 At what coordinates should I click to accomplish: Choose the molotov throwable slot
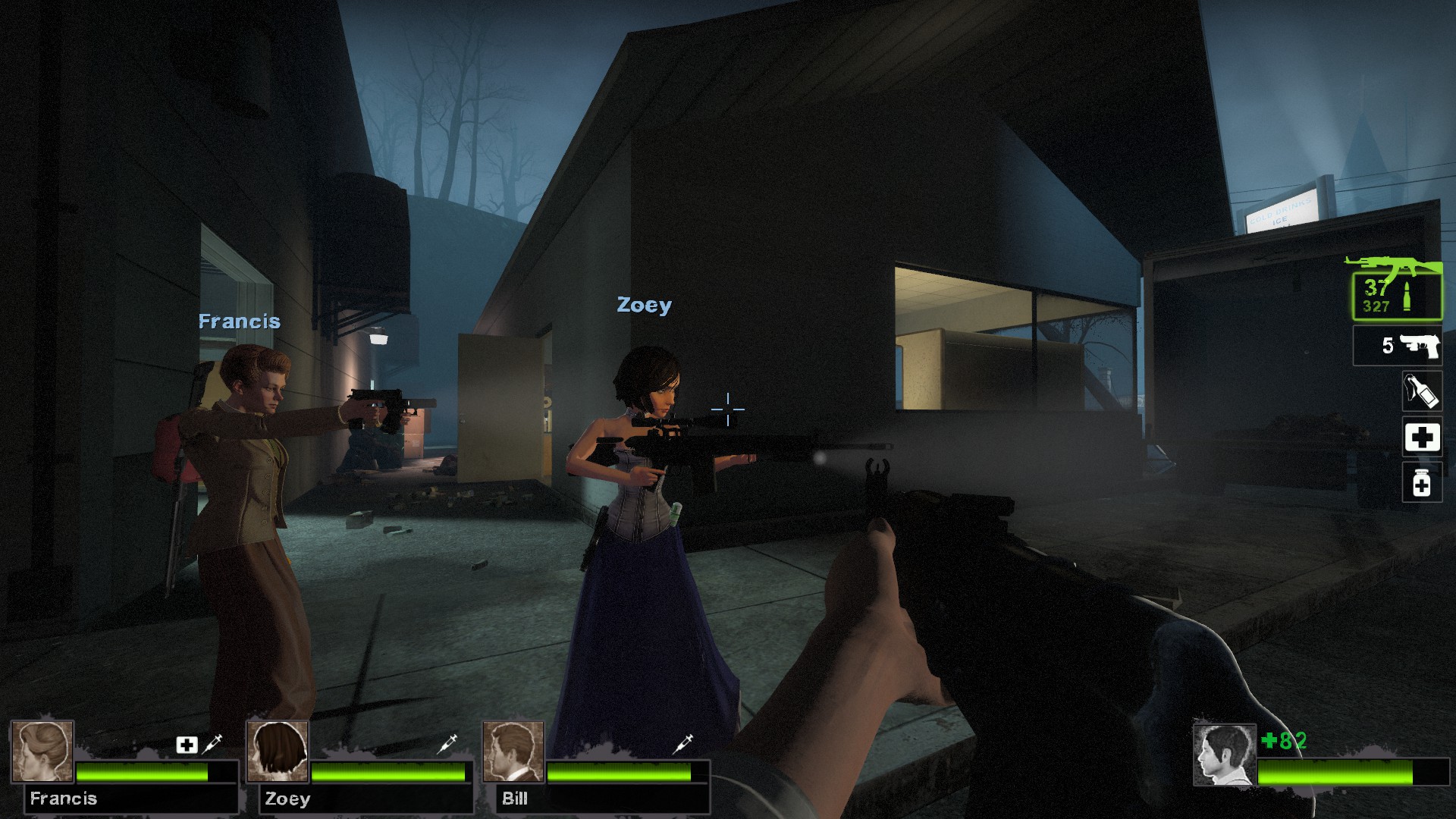pyautogui.click(x=1421, y=391)
